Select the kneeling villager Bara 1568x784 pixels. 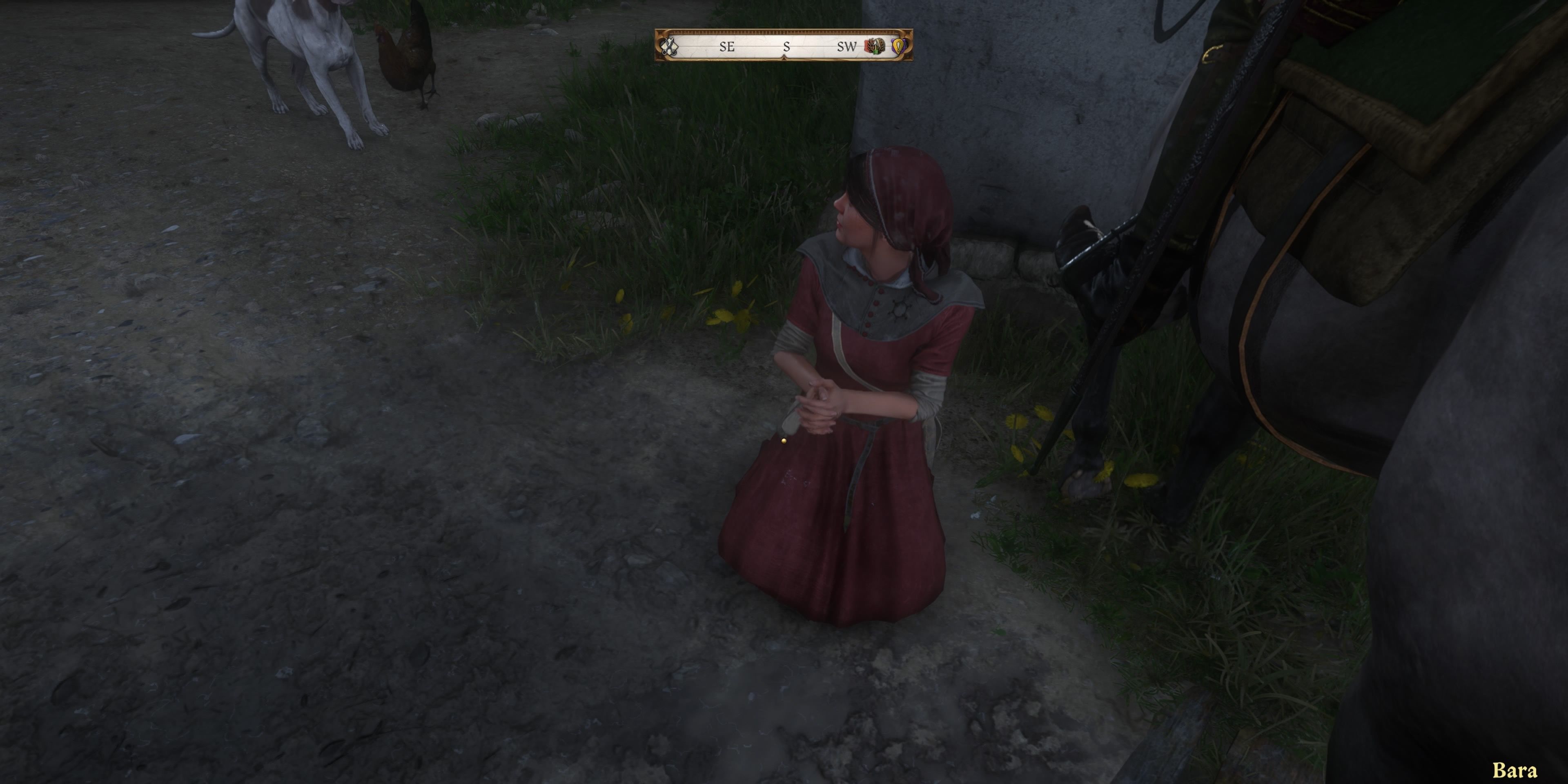pos(852,396)
